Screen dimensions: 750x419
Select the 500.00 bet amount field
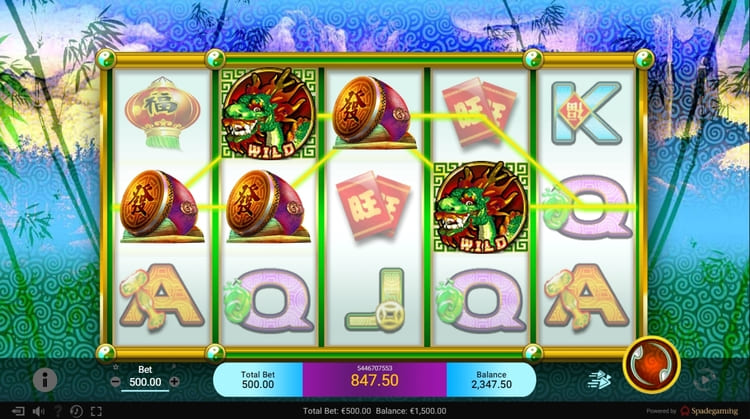[145, 381]
